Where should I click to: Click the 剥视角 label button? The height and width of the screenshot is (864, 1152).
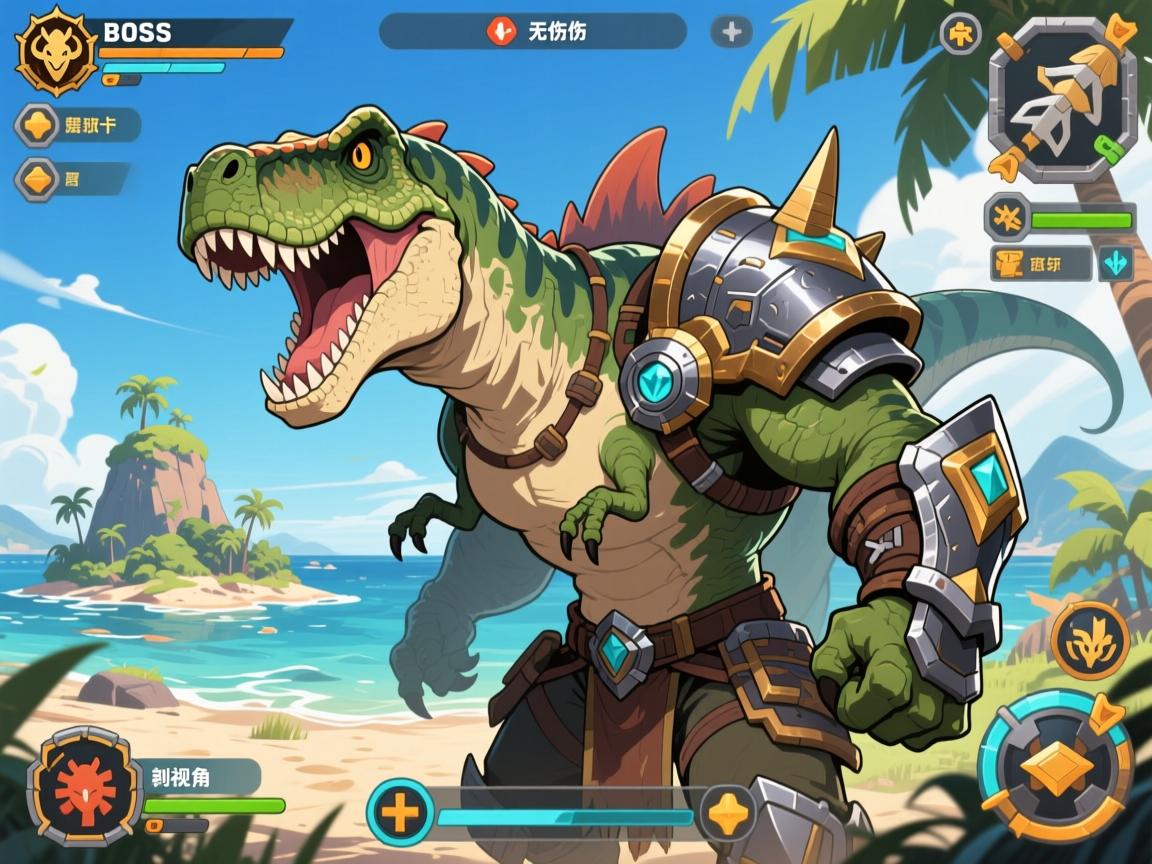(x=198, y=776)
